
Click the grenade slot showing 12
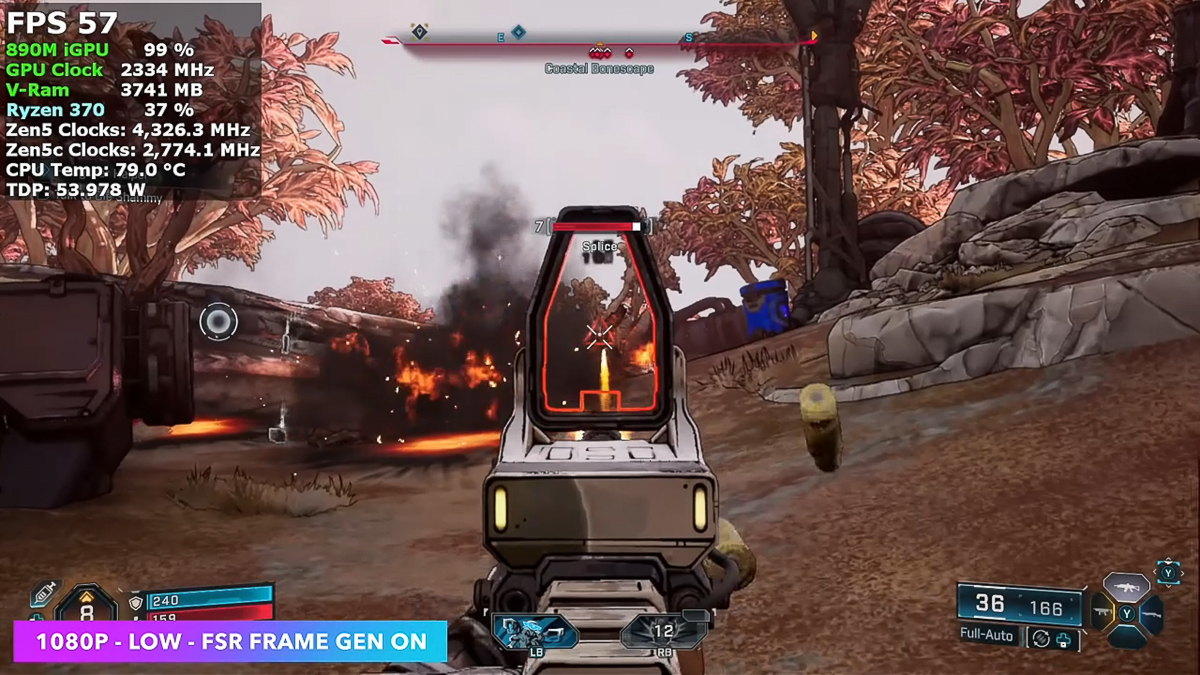coord(664,632)
